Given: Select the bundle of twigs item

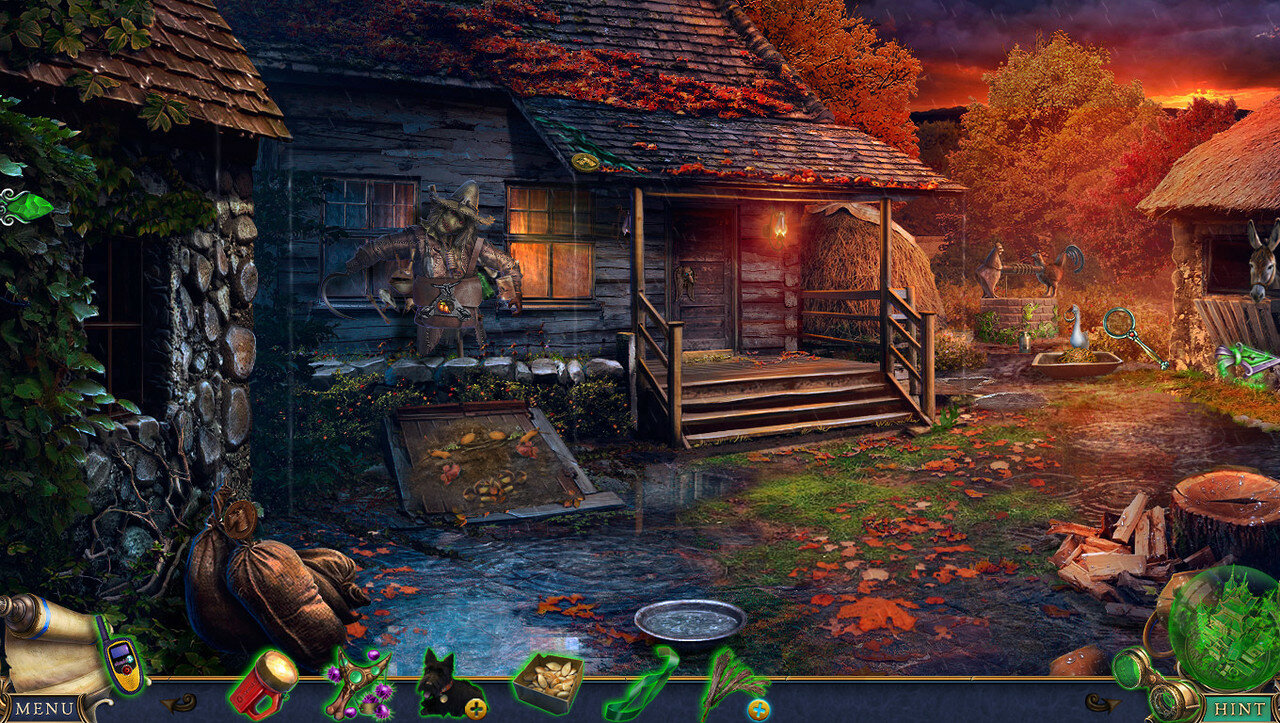Looking at the screenshot, I should pos(731,680).
